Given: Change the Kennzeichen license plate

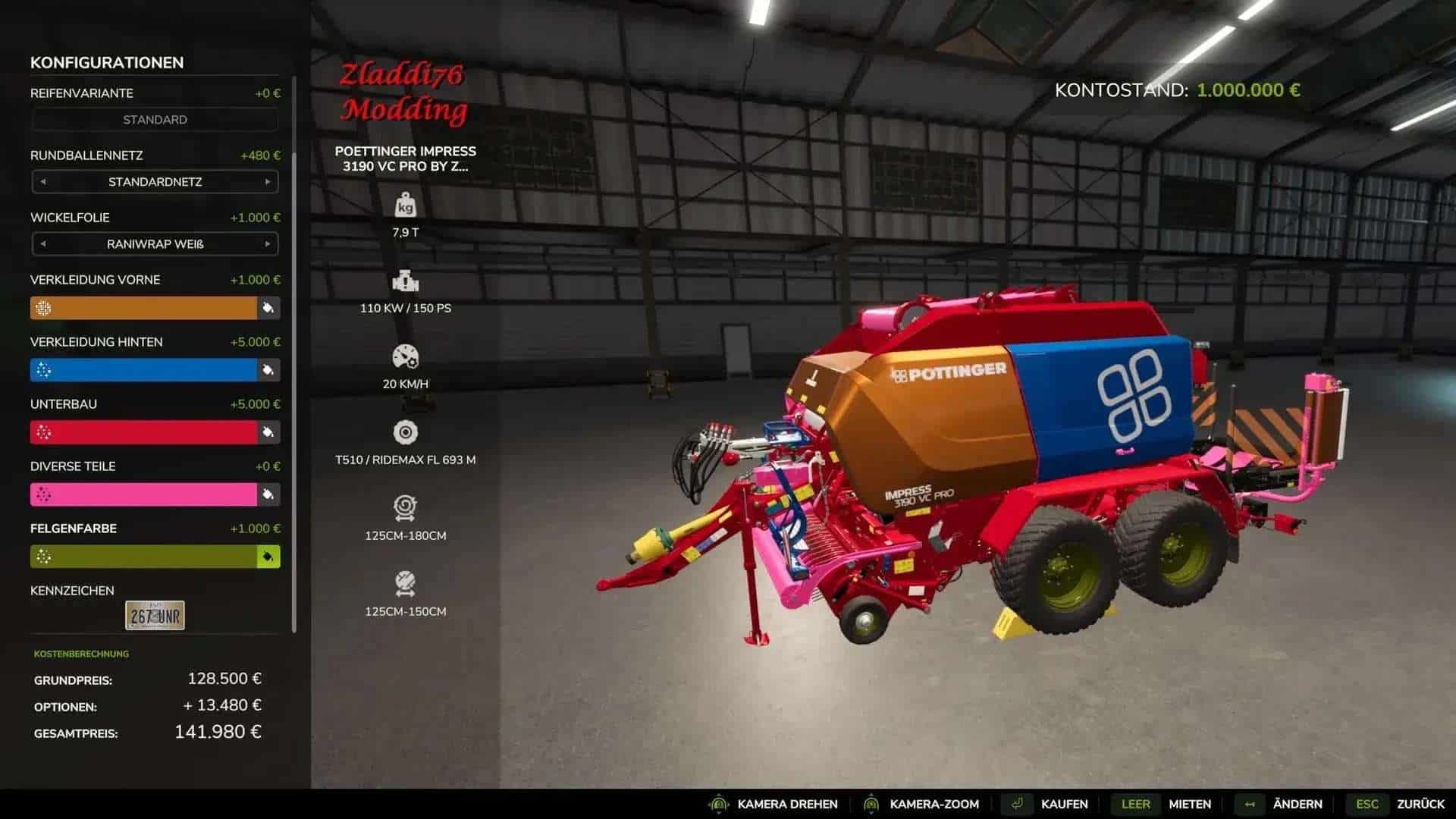Looking at the screenshot, I should point(155,616).
